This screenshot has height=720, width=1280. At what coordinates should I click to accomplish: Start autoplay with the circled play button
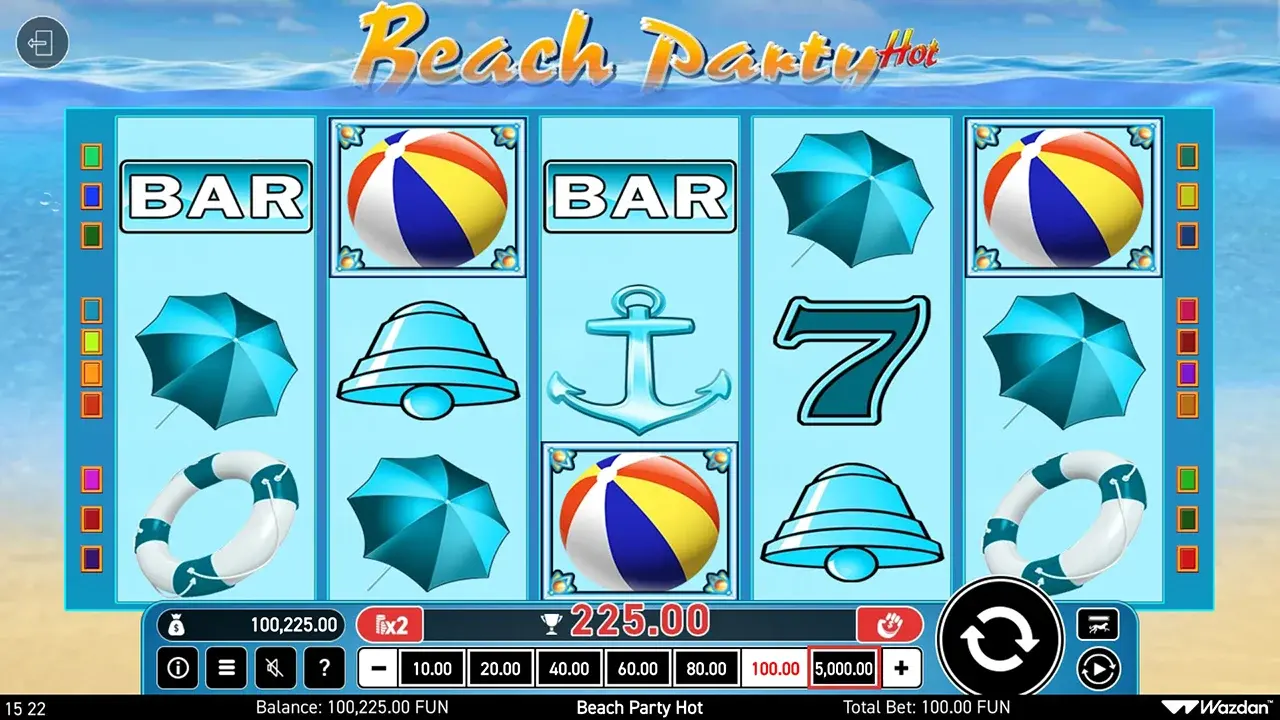[1097, 667]
